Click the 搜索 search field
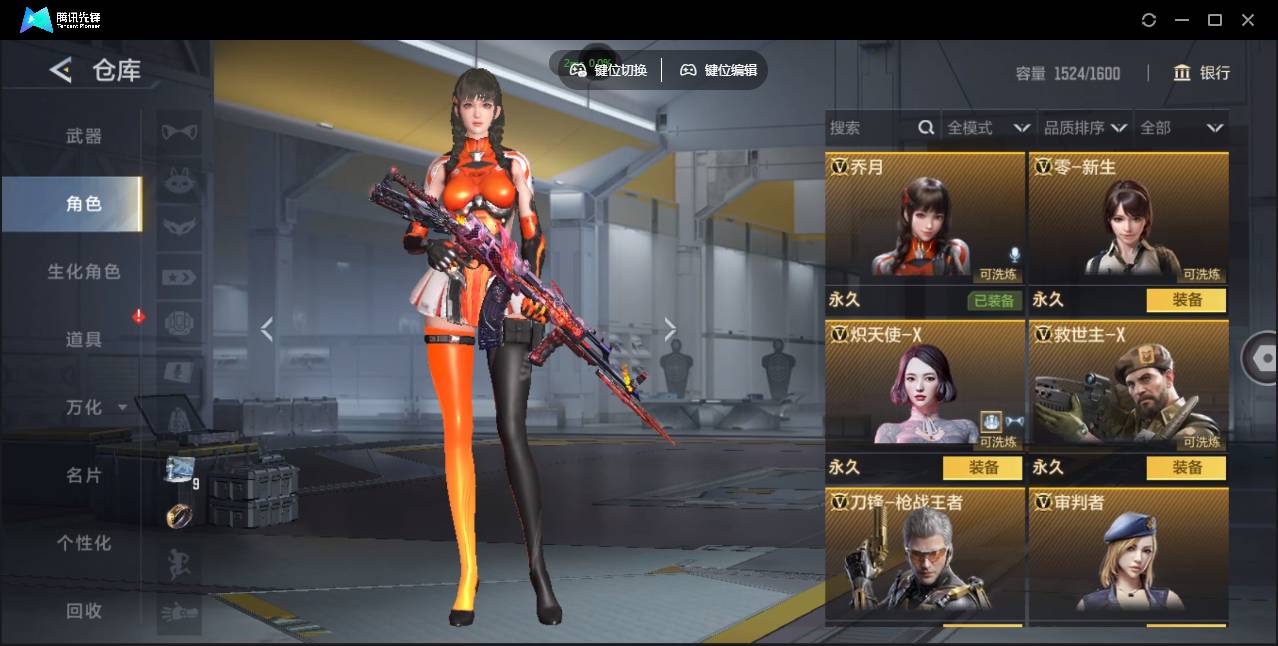Screen dimensions: 1278x646 coord(870,128)
